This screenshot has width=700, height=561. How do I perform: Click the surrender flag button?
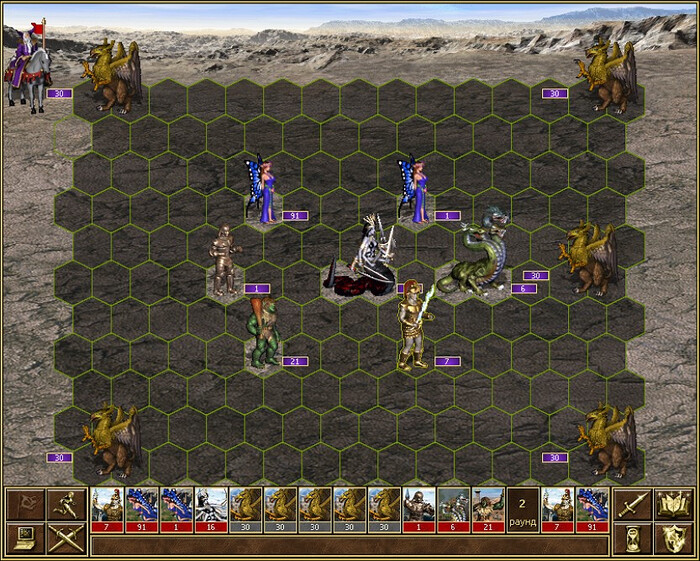[x=23, y=504]
